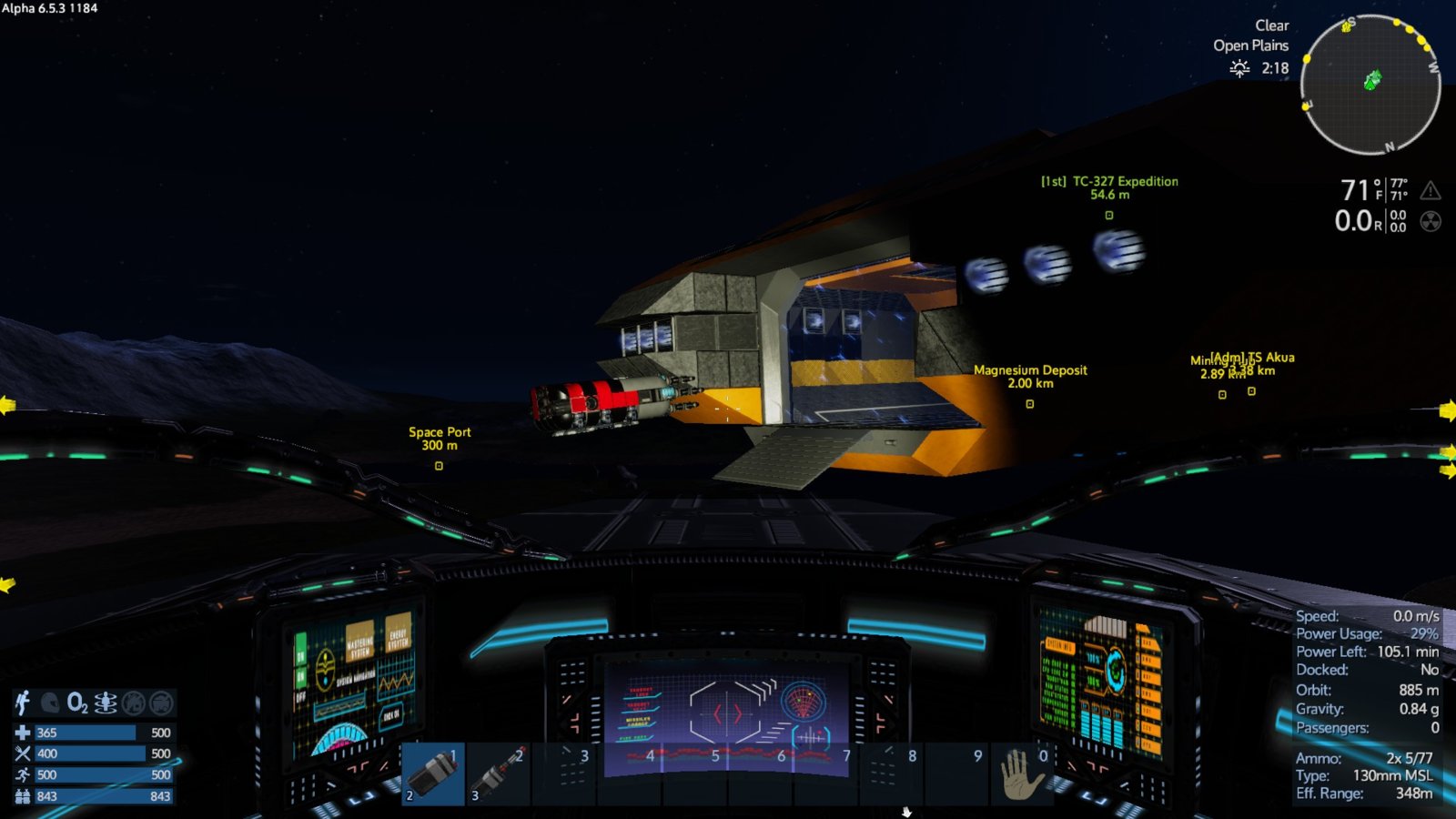Image resolution: width=1456 pixels, height=819 pixels.
Task: Select the Magnesium Deposit waypoint marker
Action: click(x=1030, y=404)
